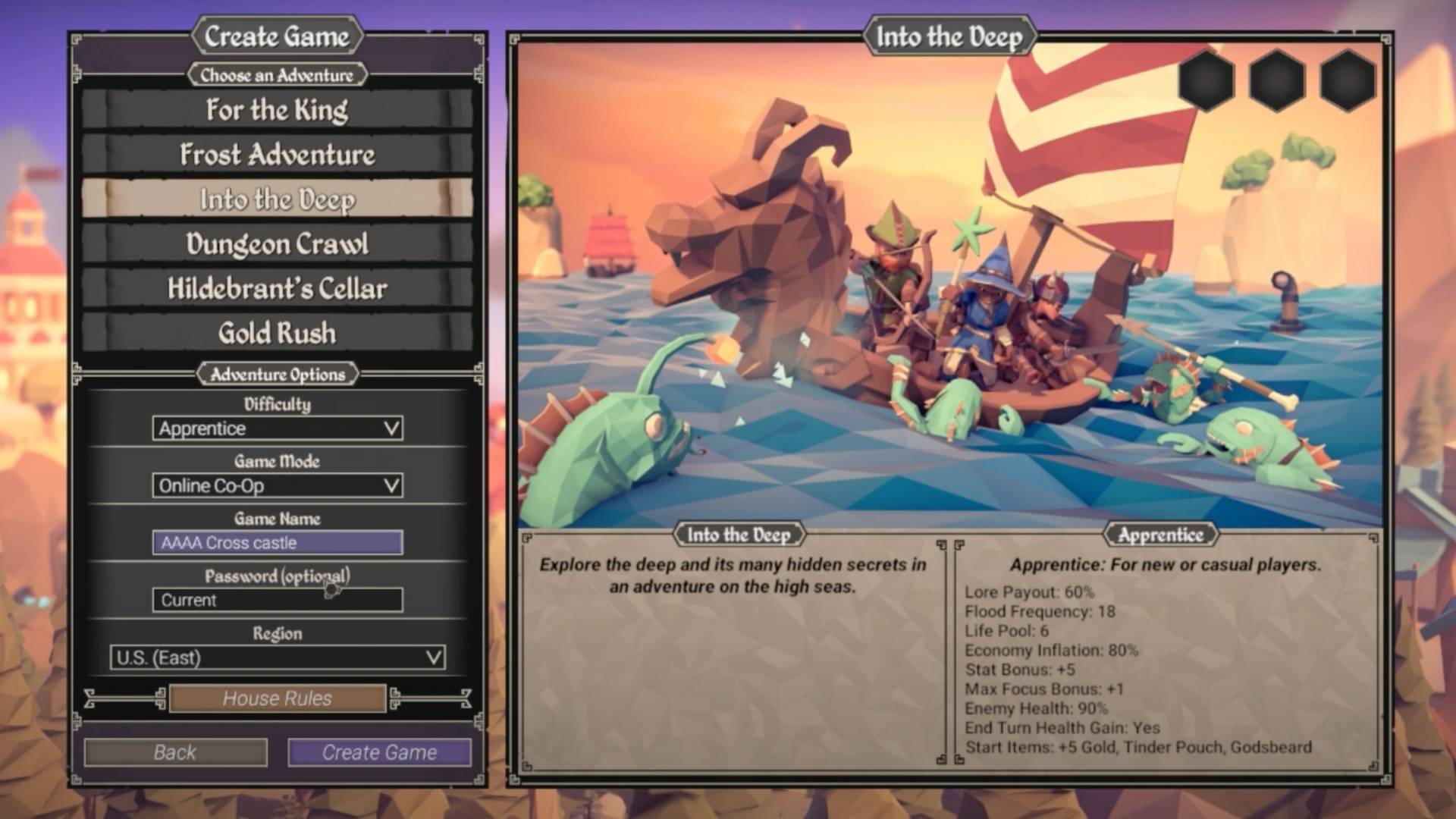Focus the Password input field

[x=277, y=600]
